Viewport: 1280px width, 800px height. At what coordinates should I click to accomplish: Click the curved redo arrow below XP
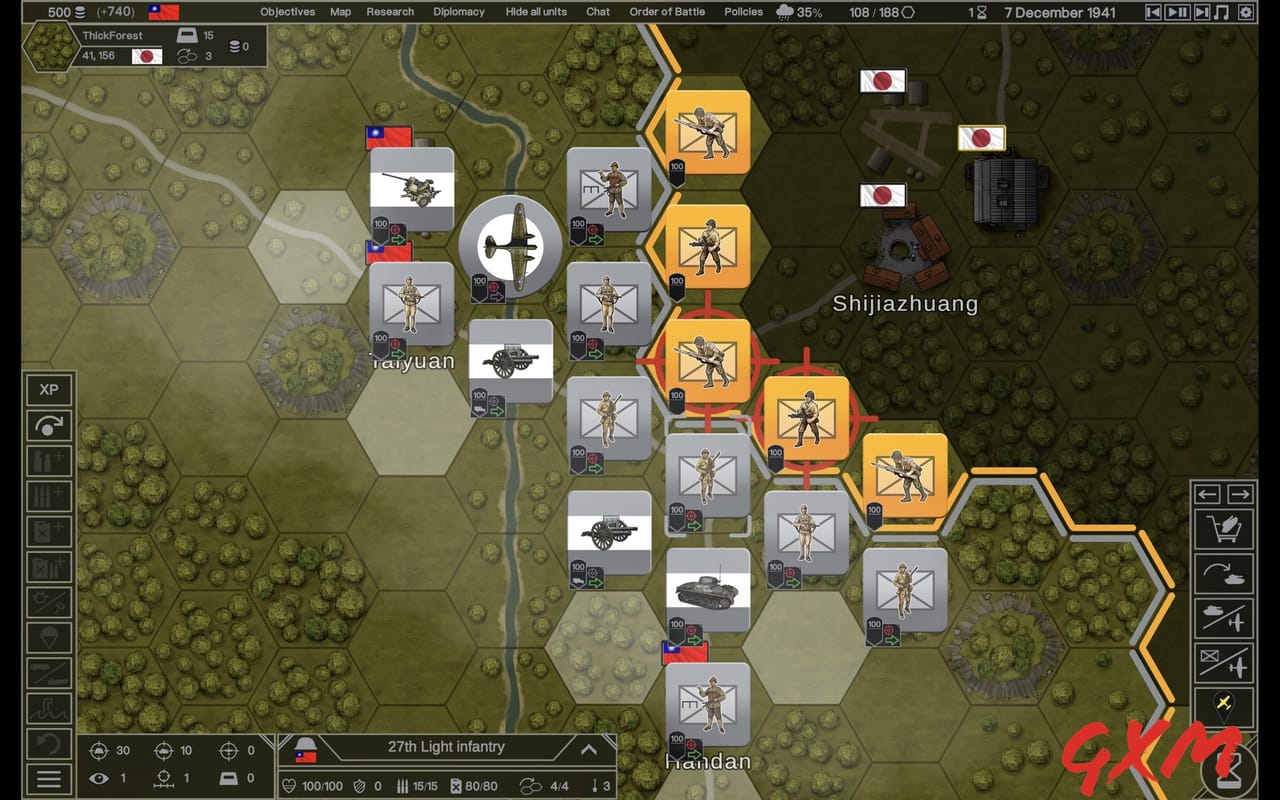[49, 427]
